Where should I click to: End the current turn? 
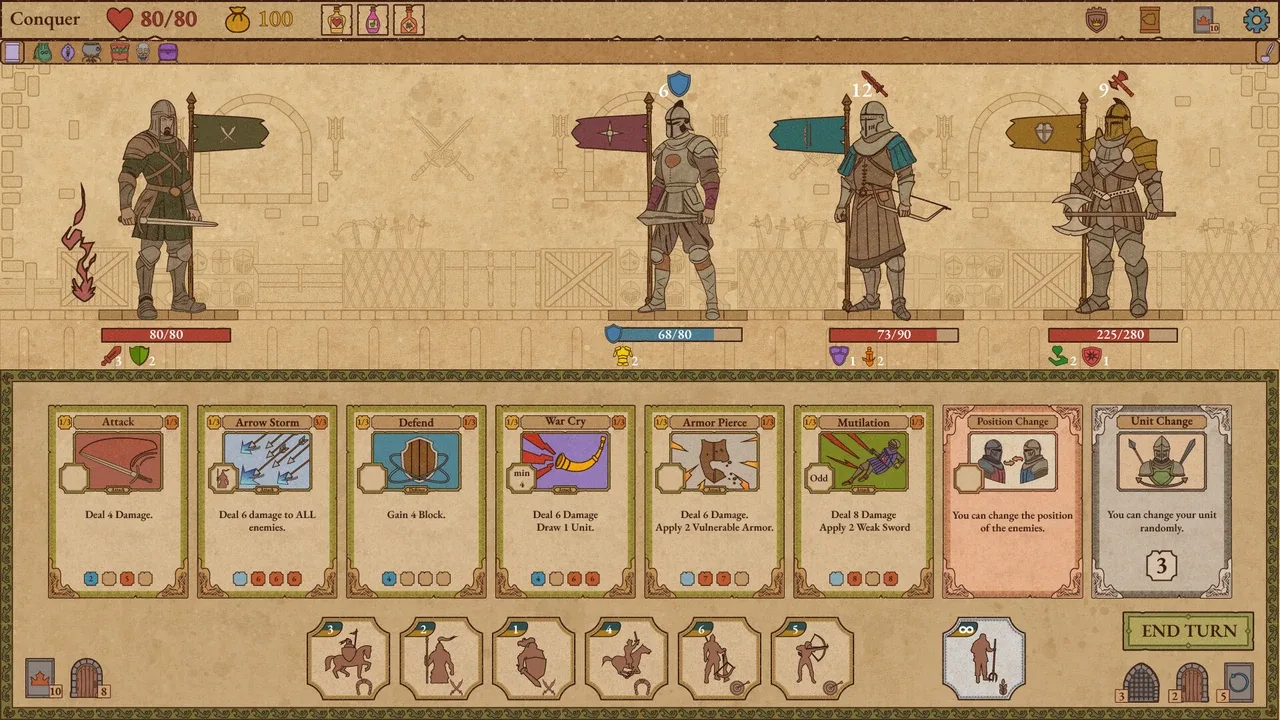pyautogui.click(x=1188, y=631)
